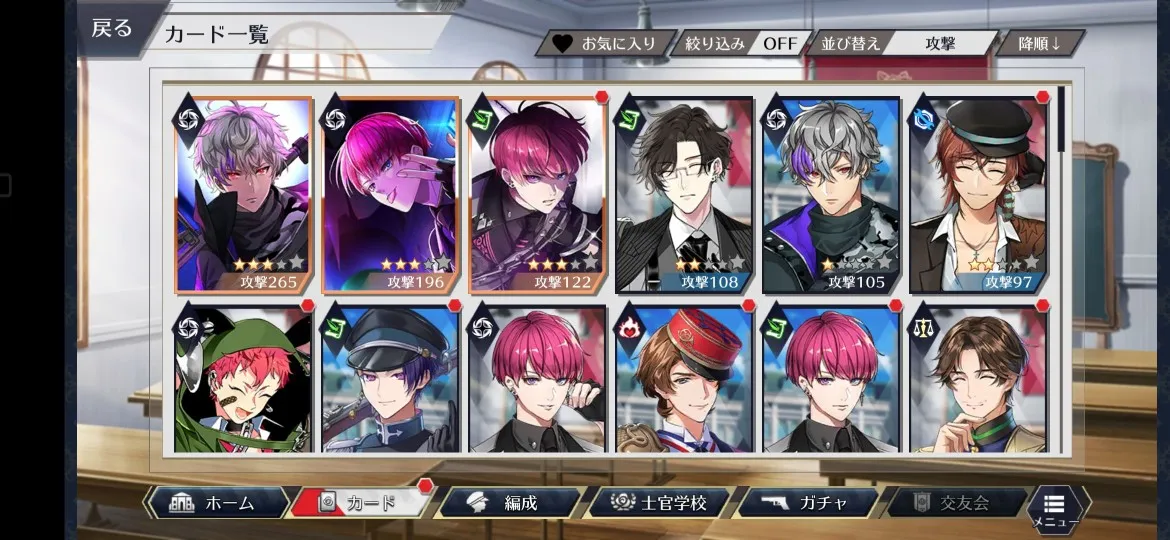Select the red-capped character card
Viewport: 1170px width, 540px height.
(x=684, y=380)
